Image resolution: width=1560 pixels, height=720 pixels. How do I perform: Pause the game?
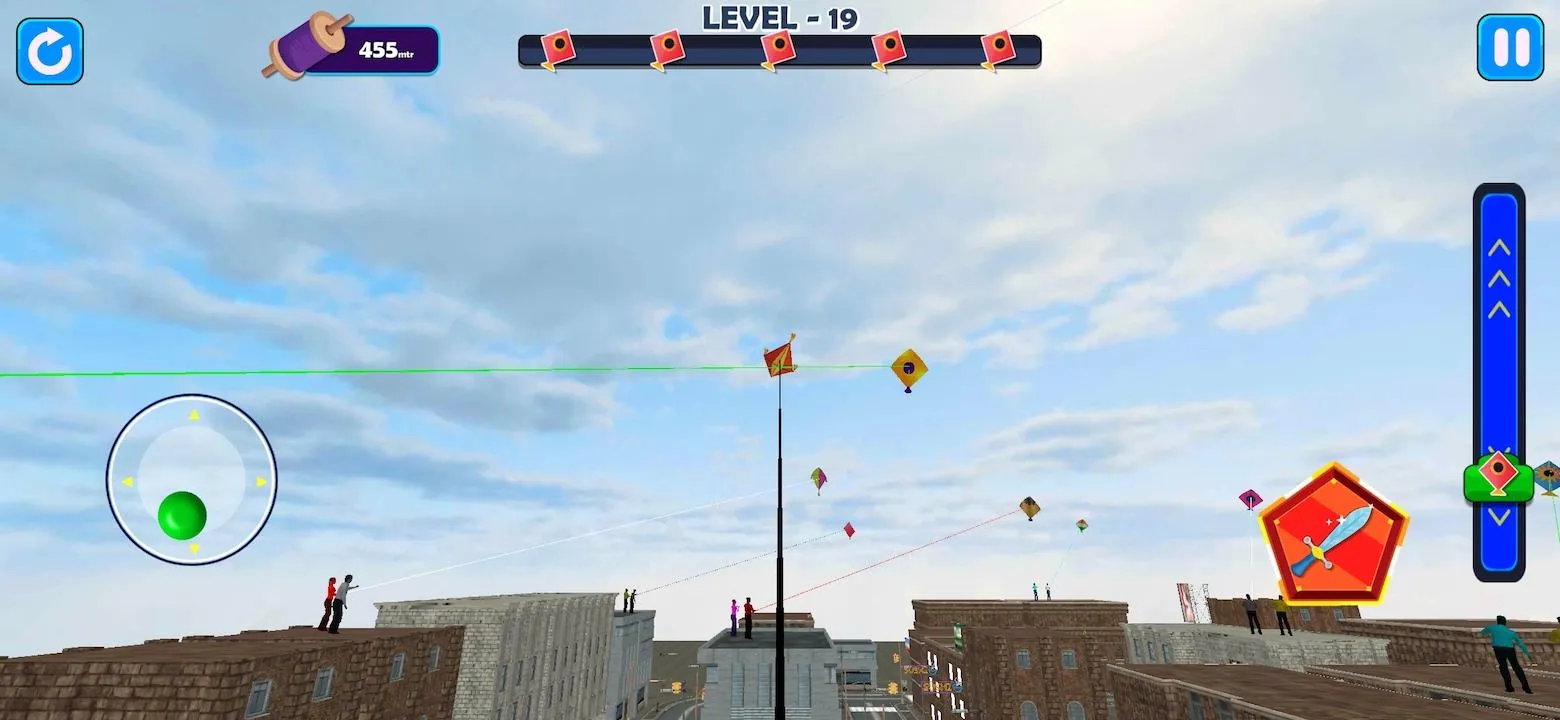[1511, 48]
